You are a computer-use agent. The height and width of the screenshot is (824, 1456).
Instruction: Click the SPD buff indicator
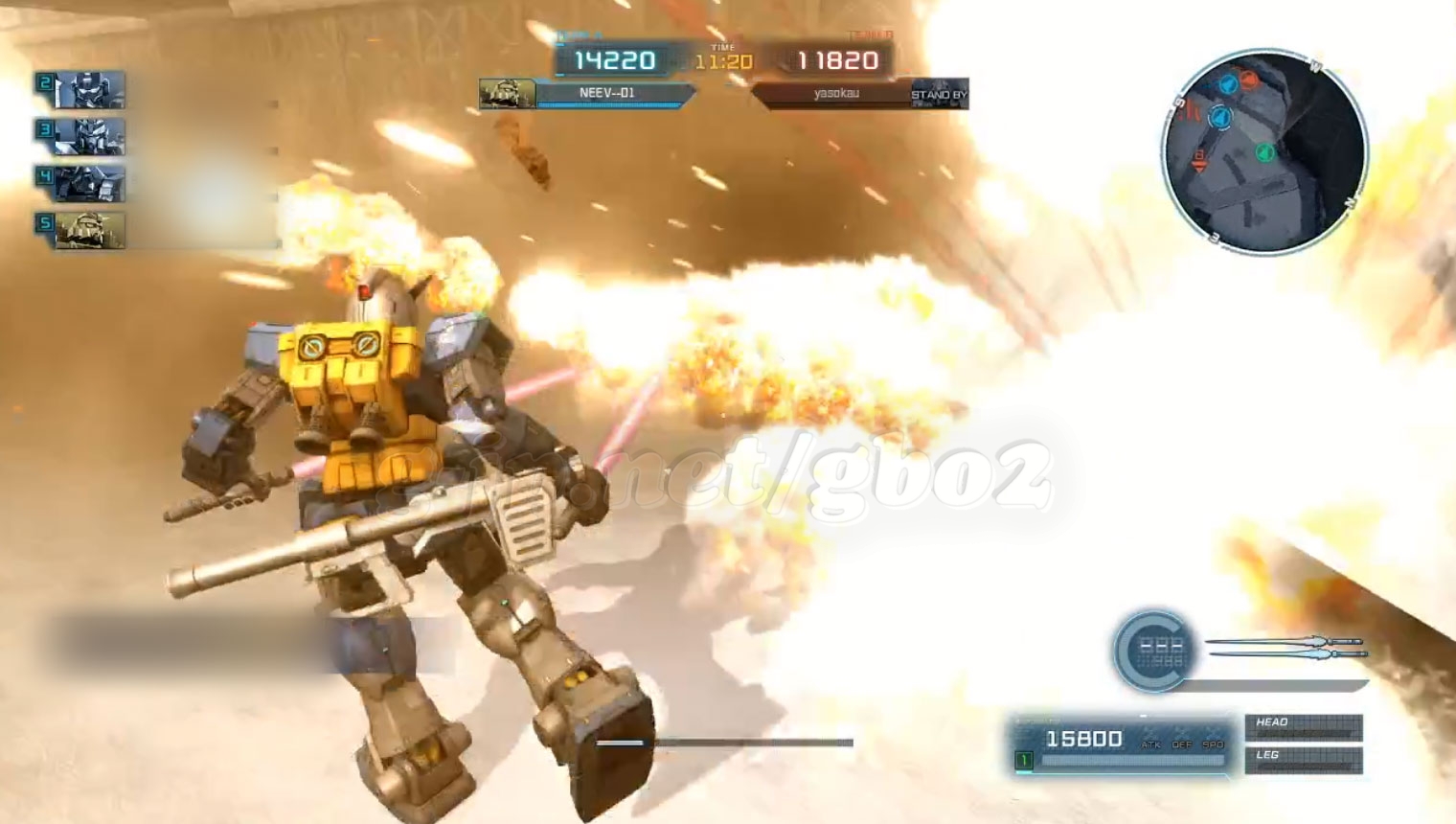click(1213, 744)
